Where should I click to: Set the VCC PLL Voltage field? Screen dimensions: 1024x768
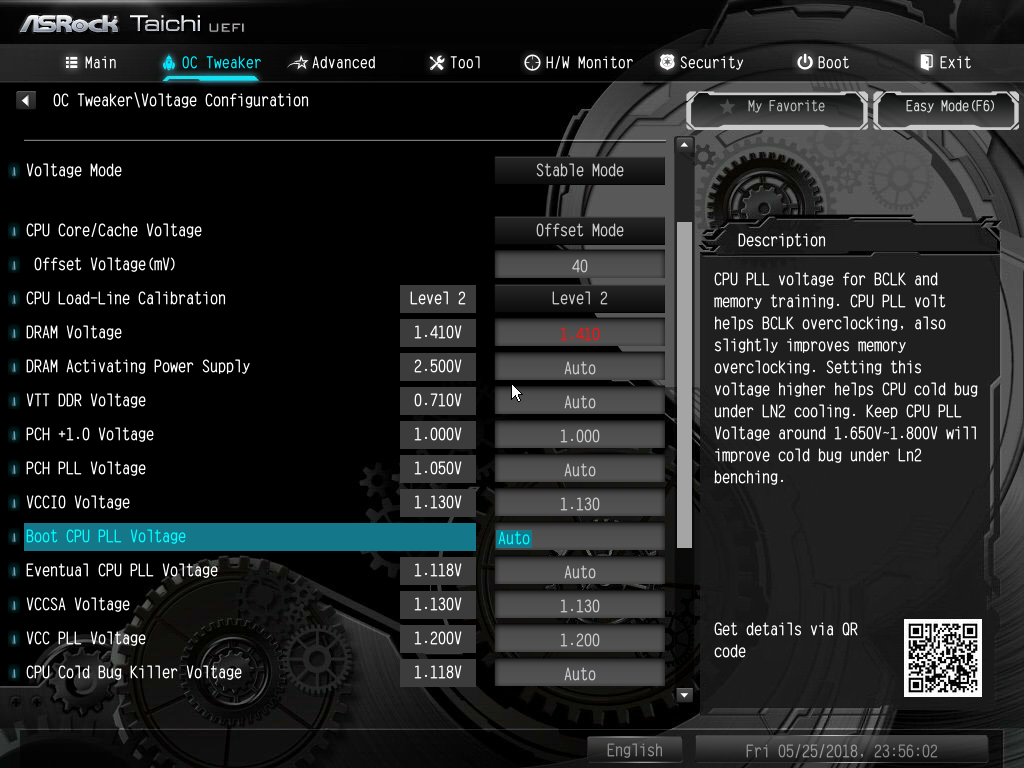(579, 640)
